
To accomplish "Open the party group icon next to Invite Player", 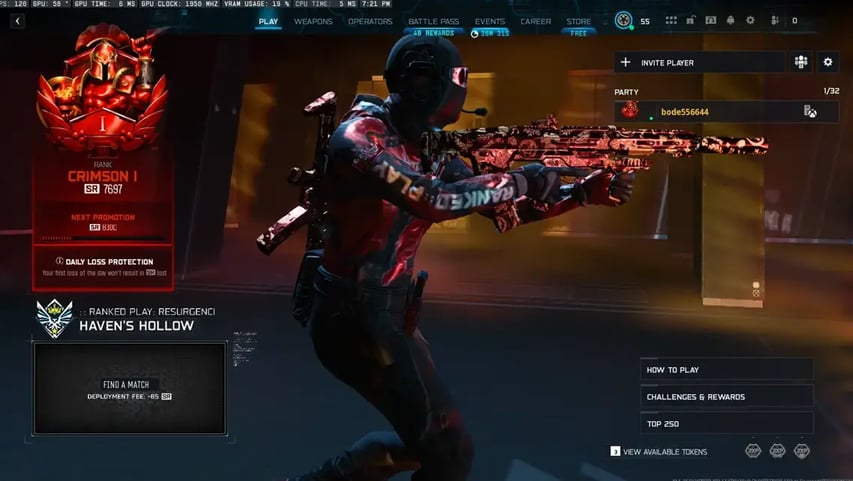I will pos(801,62).
